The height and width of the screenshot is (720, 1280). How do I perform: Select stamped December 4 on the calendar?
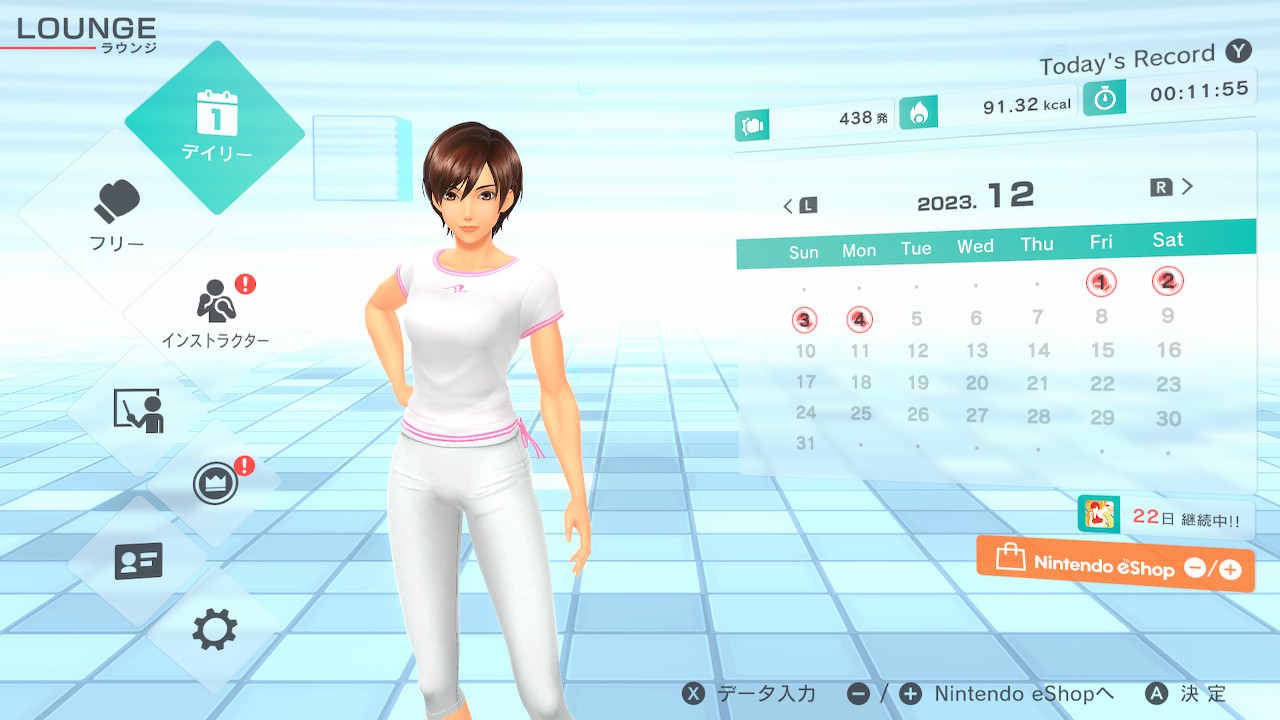859,320
